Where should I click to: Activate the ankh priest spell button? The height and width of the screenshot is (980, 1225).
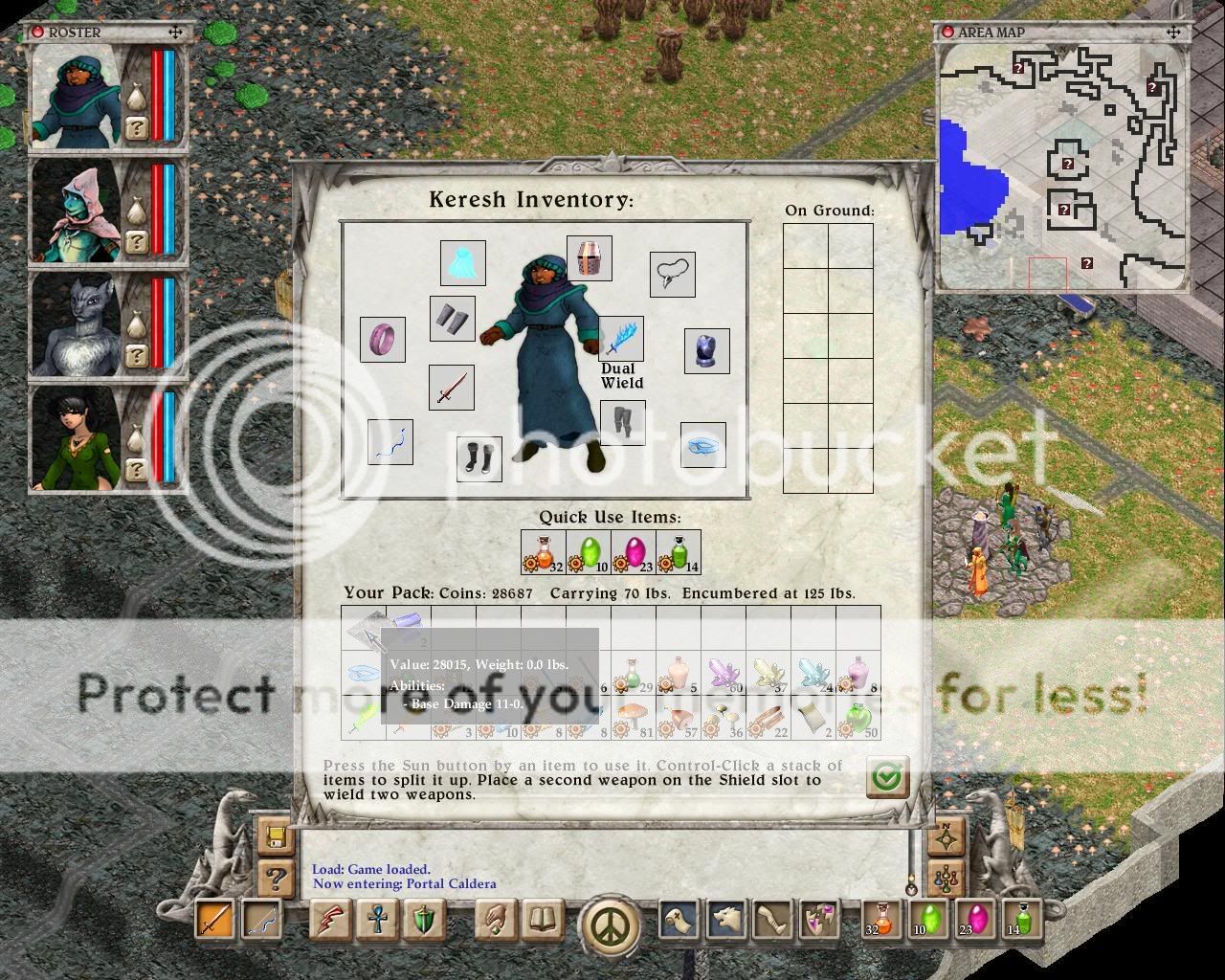point(377,921)
